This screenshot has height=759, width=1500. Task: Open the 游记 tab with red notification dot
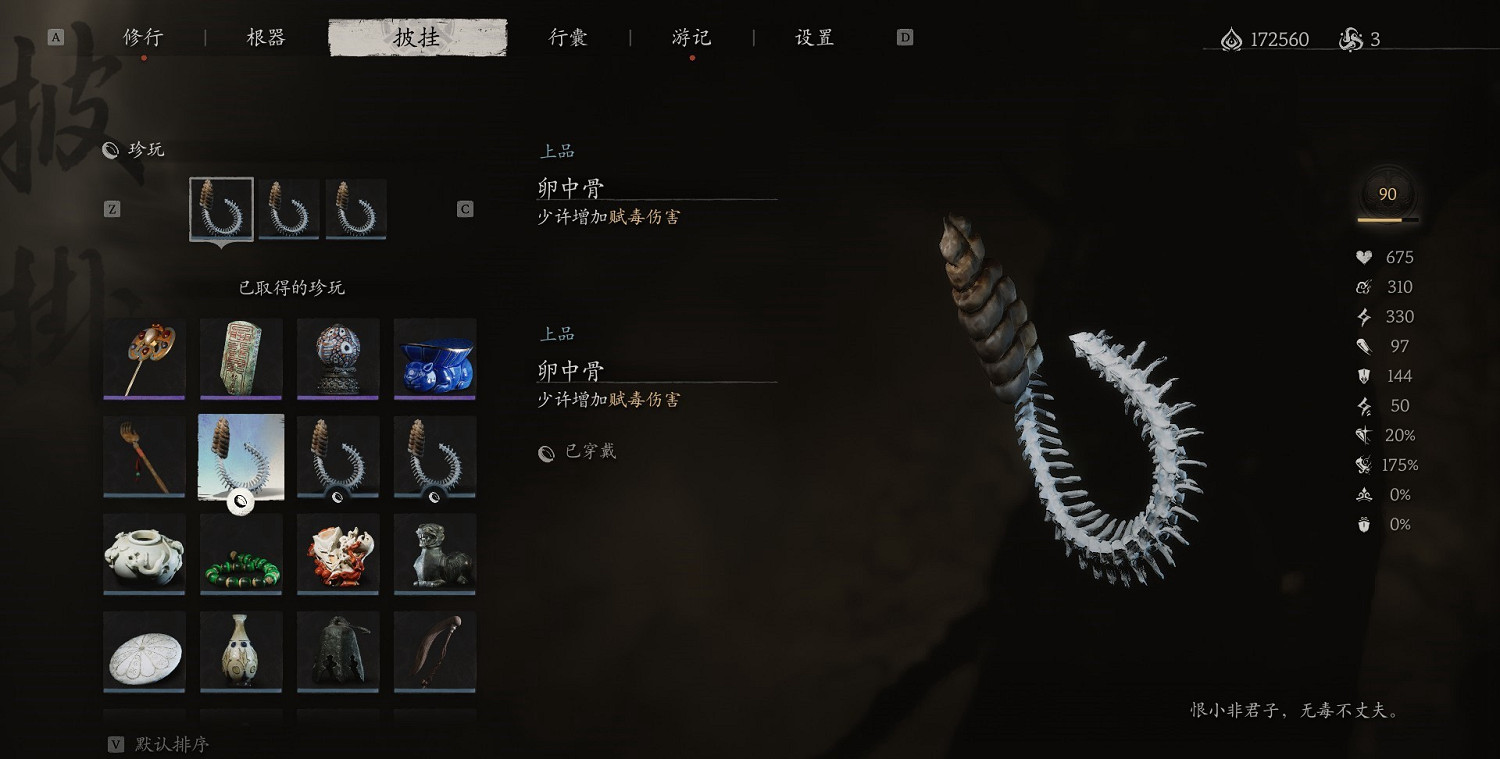690,37
